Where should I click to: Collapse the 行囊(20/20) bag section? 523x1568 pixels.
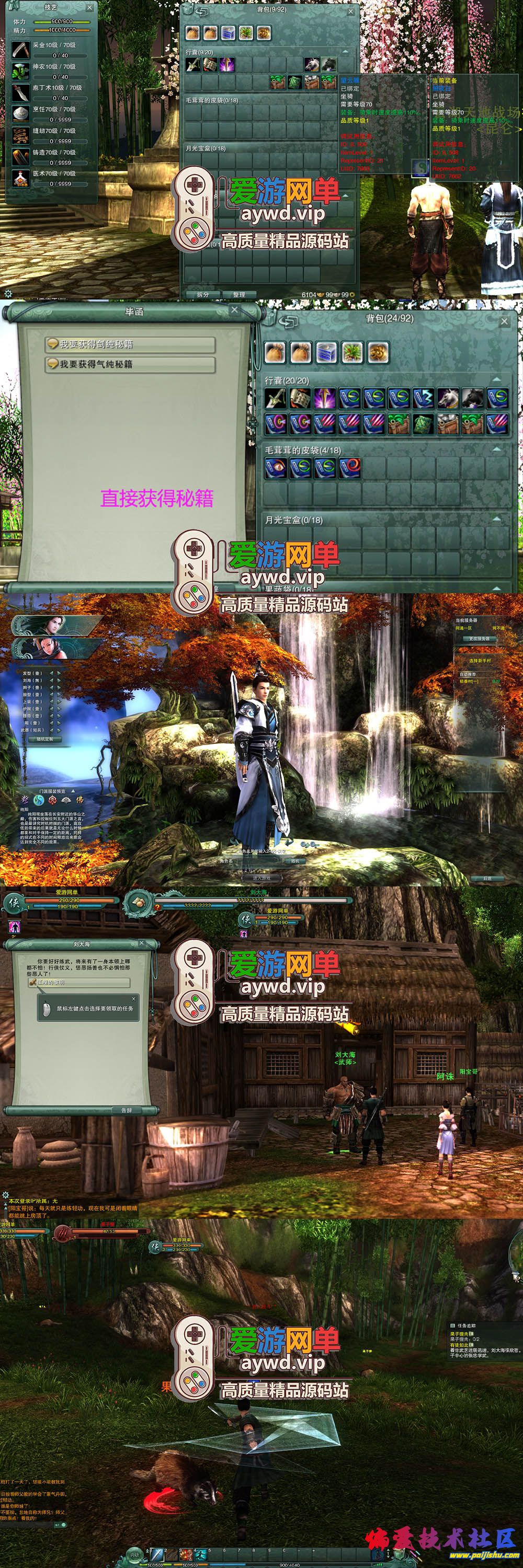click(496, 380)
